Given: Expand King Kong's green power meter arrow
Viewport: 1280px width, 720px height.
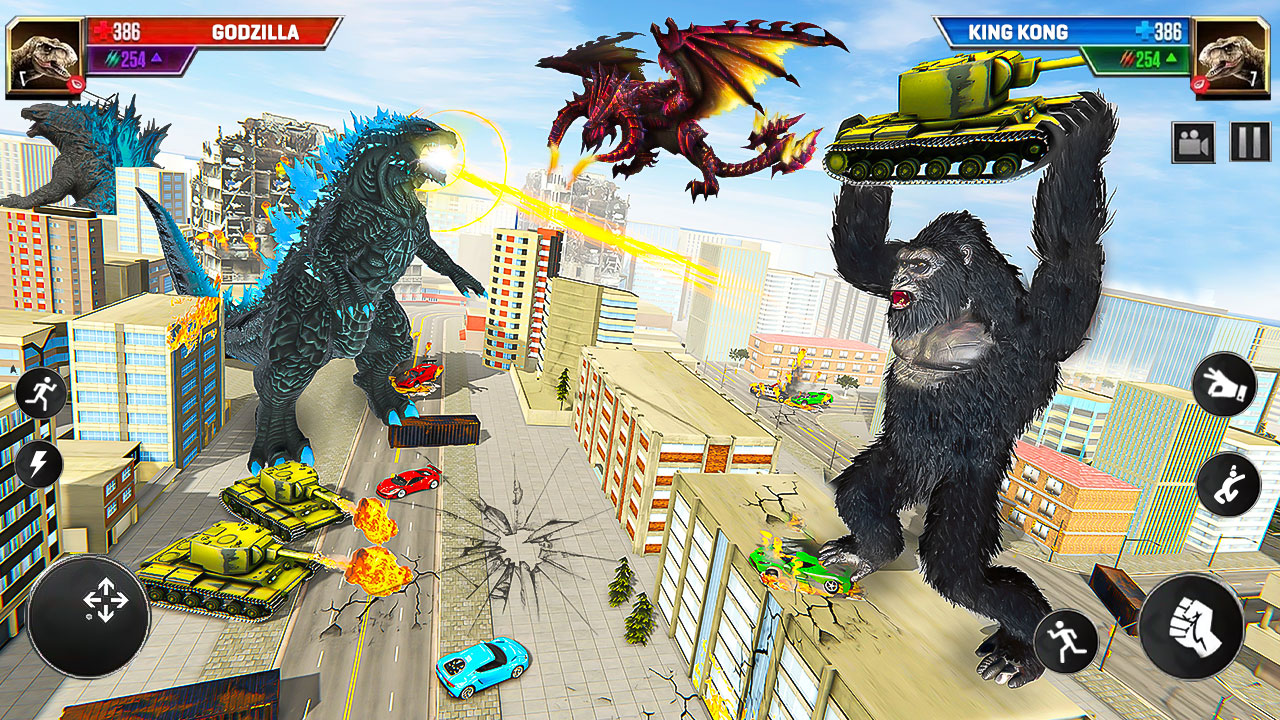Looking at the screenshot, I should coord(1170,58).
